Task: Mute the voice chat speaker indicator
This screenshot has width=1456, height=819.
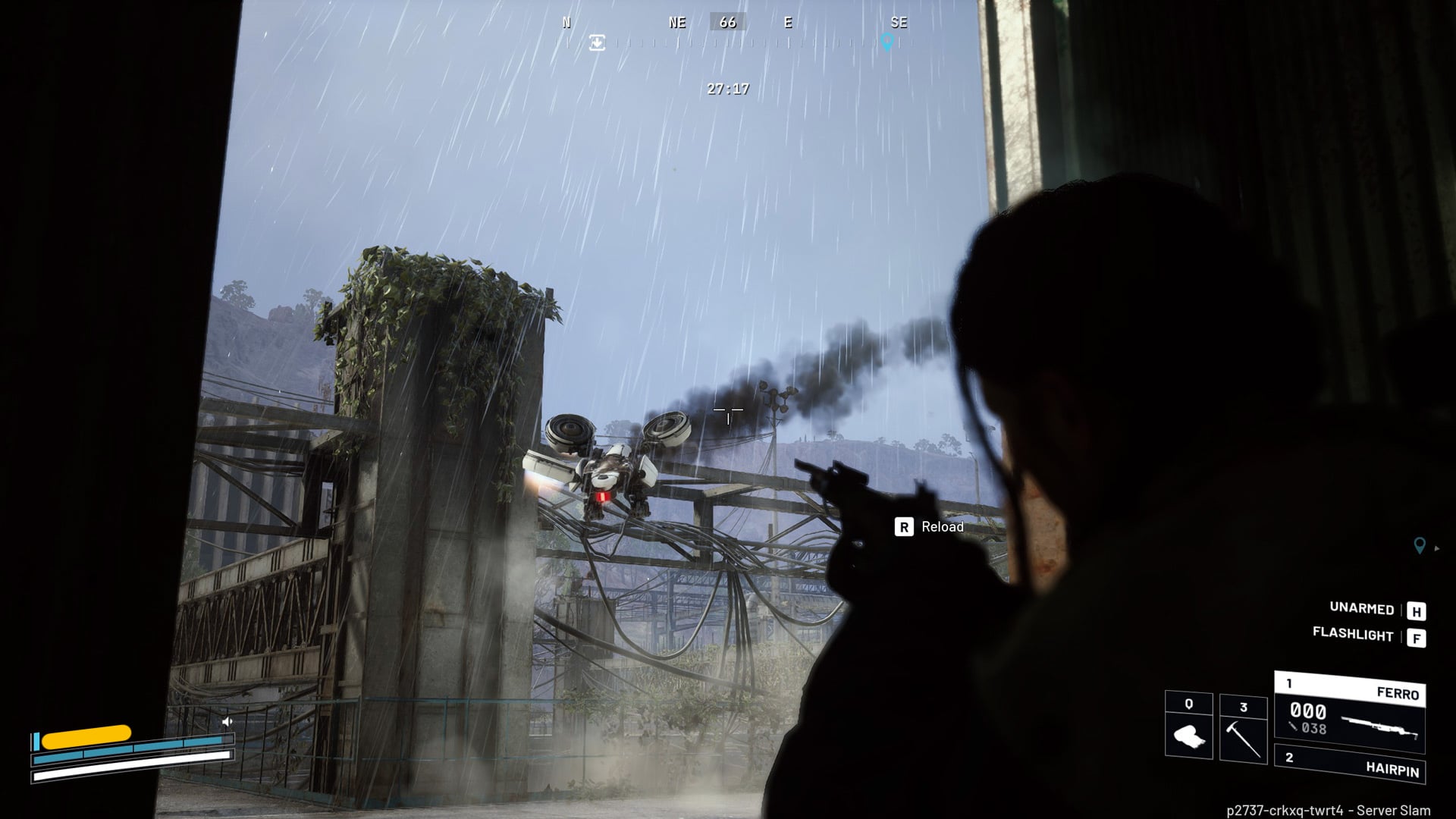Action: 227,720
